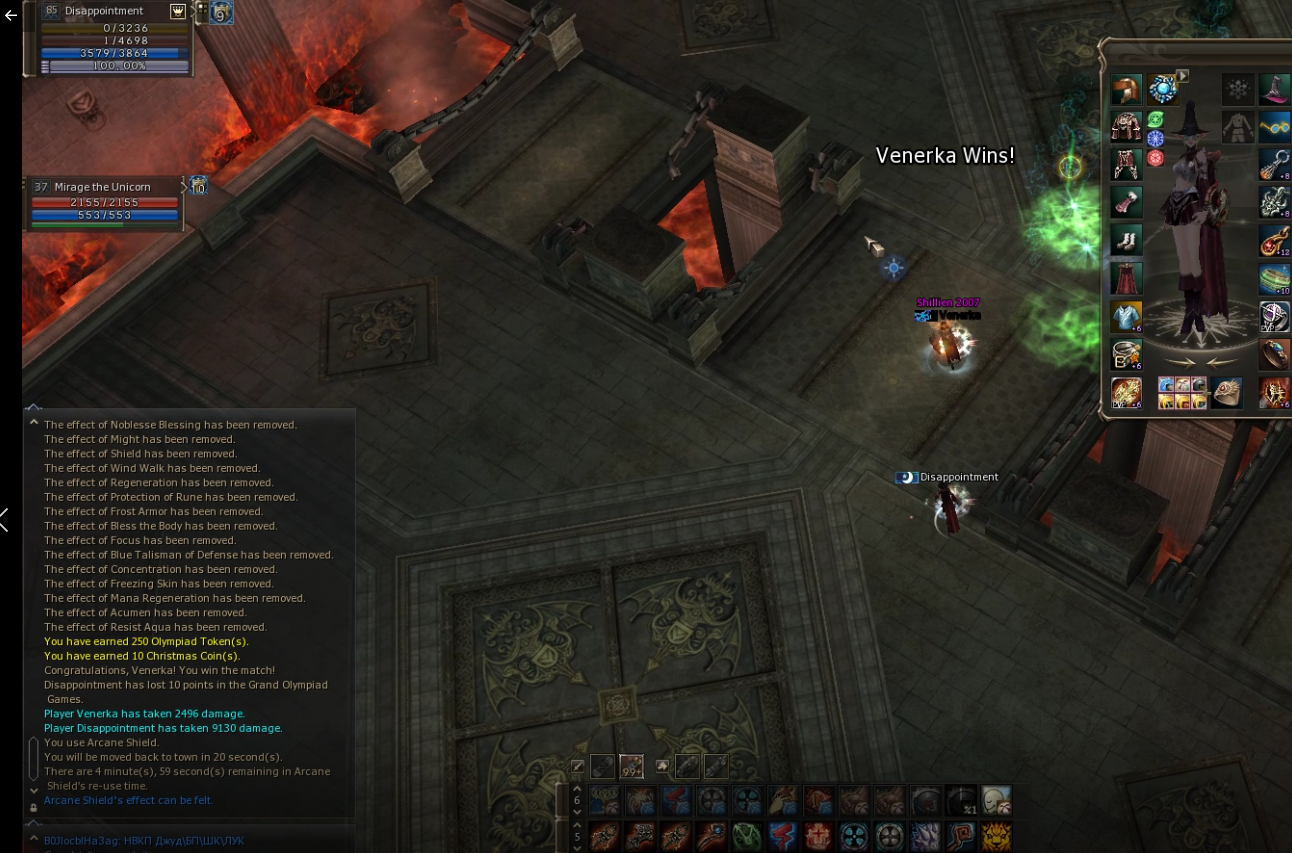
Task: Select the Mirage the Unicorn pet frame
Action: [105, 203]
